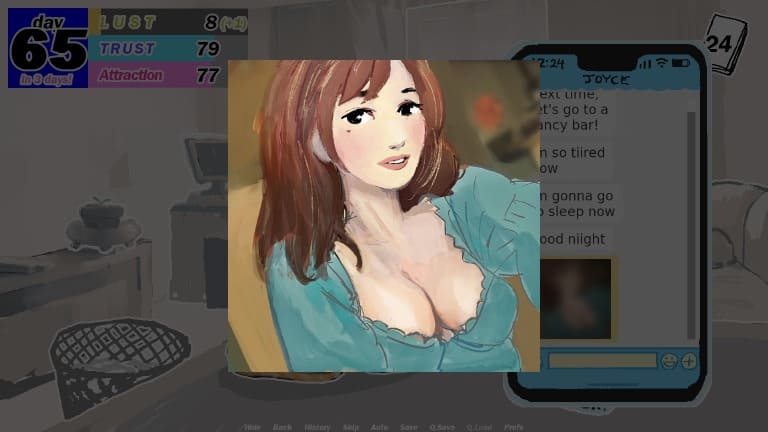Hide the interface with the Hide button
768x432 pixels.
pos(252,427)
